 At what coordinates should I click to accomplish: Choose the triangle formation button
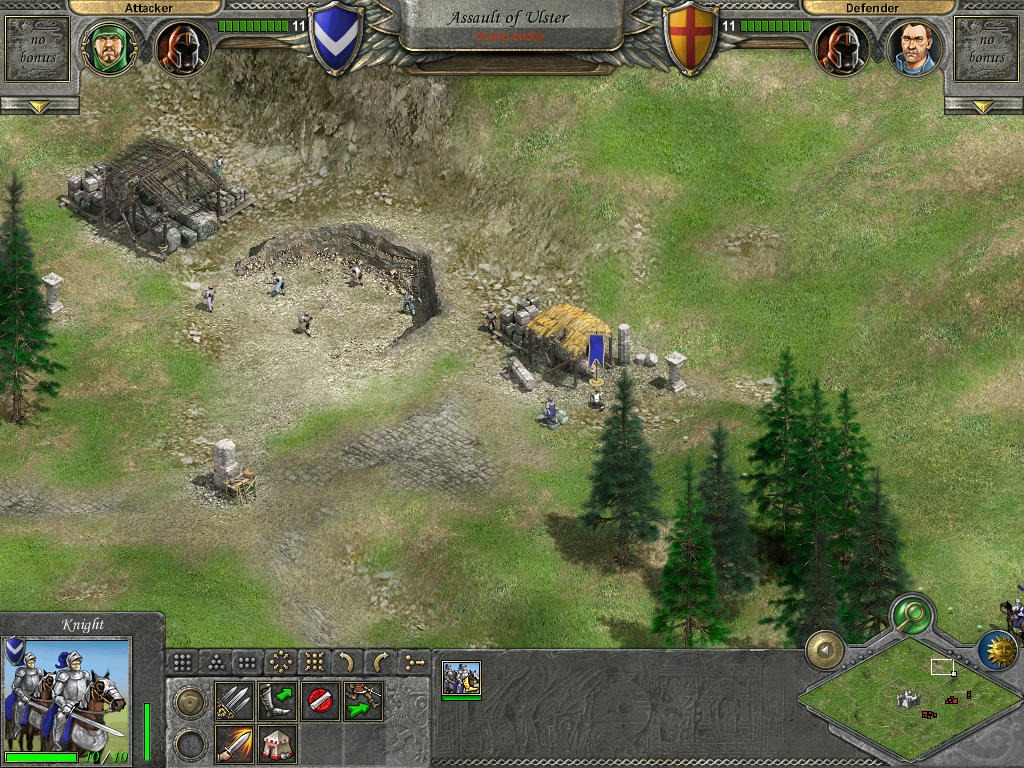point(215,661)
